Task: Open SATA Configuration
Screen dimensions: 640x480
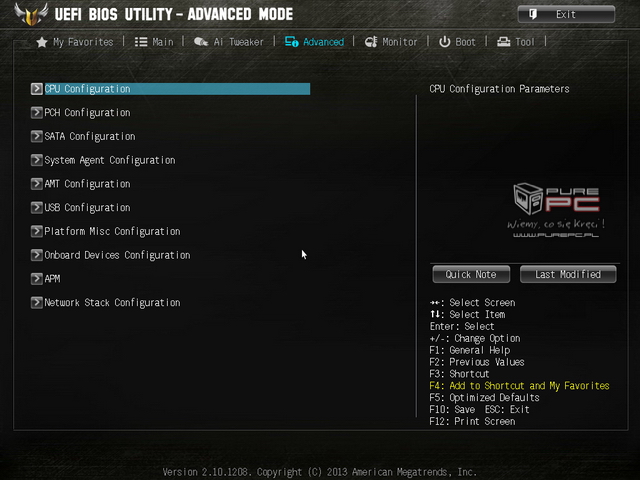Action: point(89,137)
